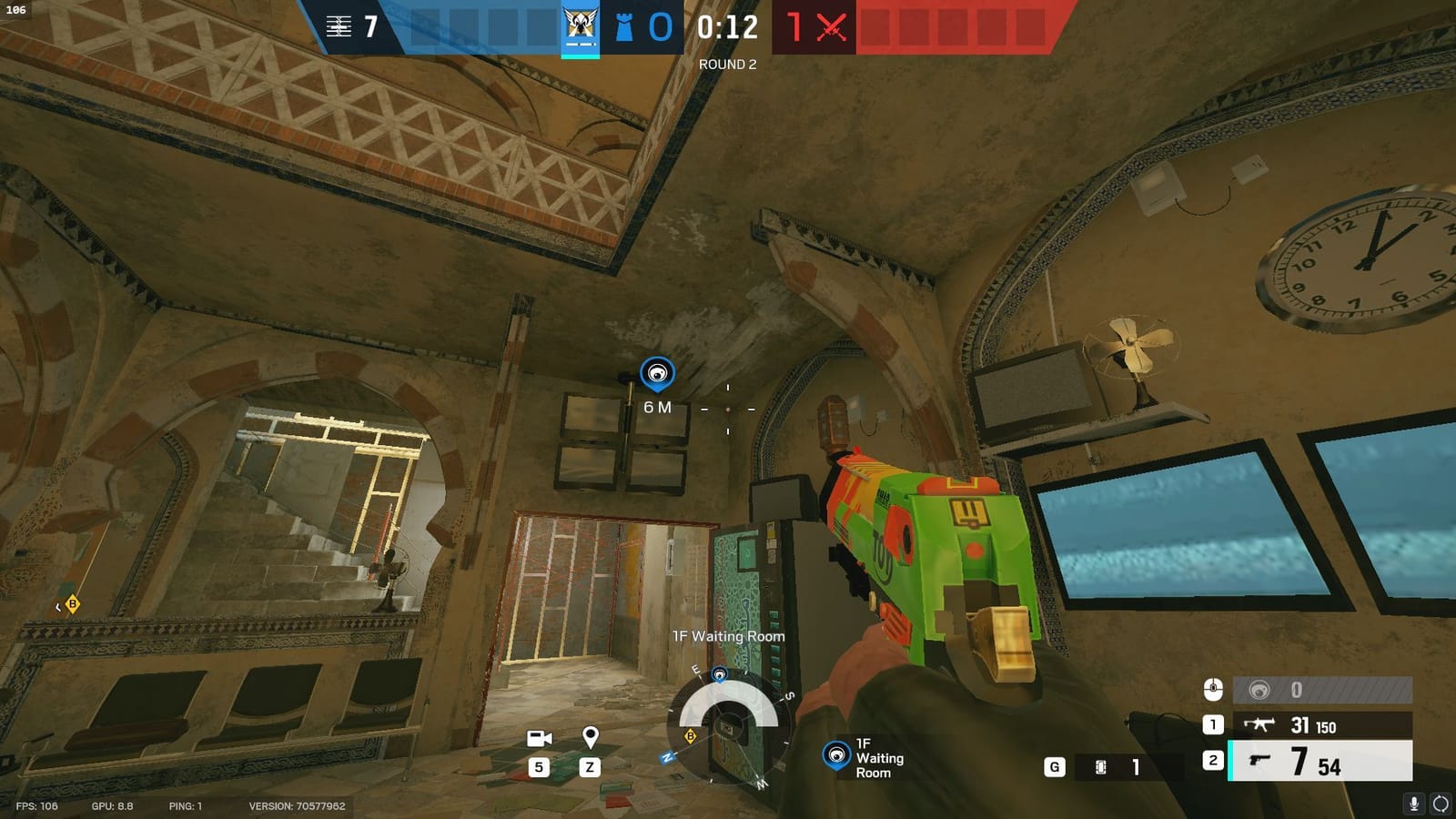Click the crossed rifles icon on red team panel

(829, 25)
